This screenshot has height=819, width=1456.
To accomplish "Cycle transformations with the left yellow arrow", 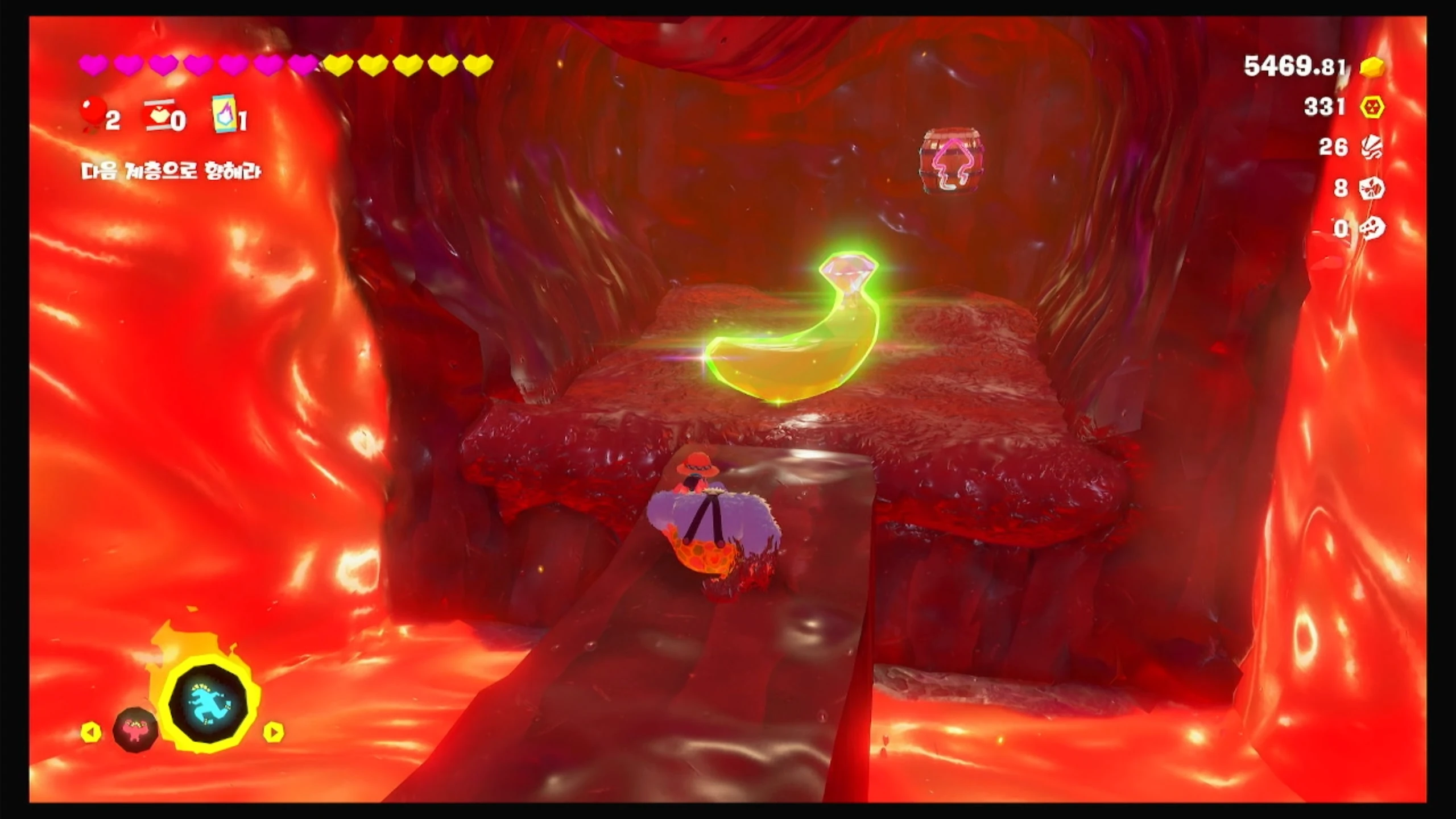I will pyautogui.click(x=91, y=732).
